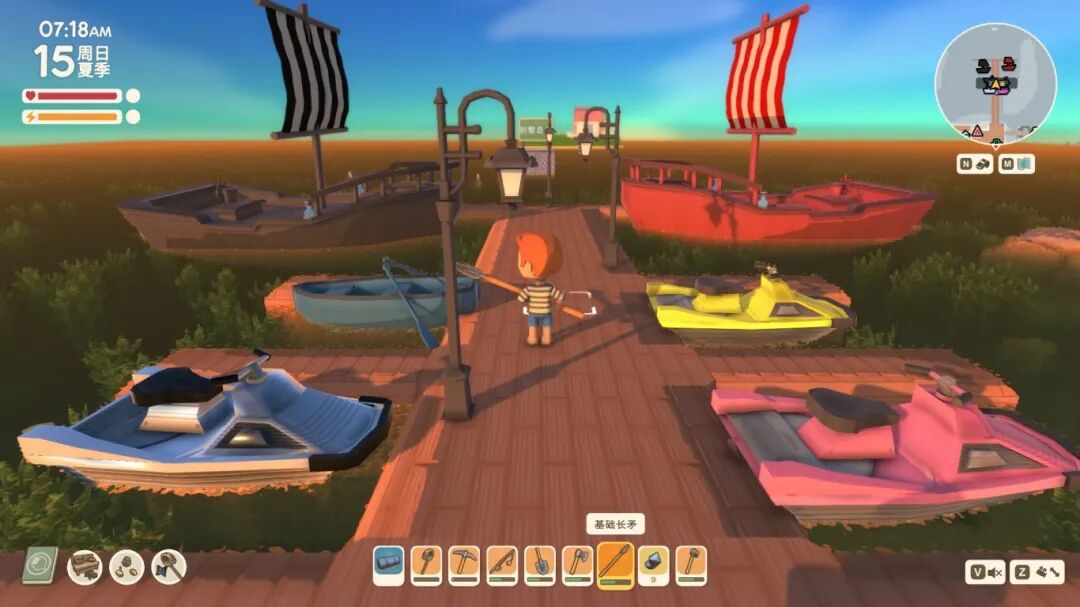This screenshot has height=607, width=1080.
Task: Choose the blue-bladed shovel hotbar slot
Action: click(x=540, y=564)
